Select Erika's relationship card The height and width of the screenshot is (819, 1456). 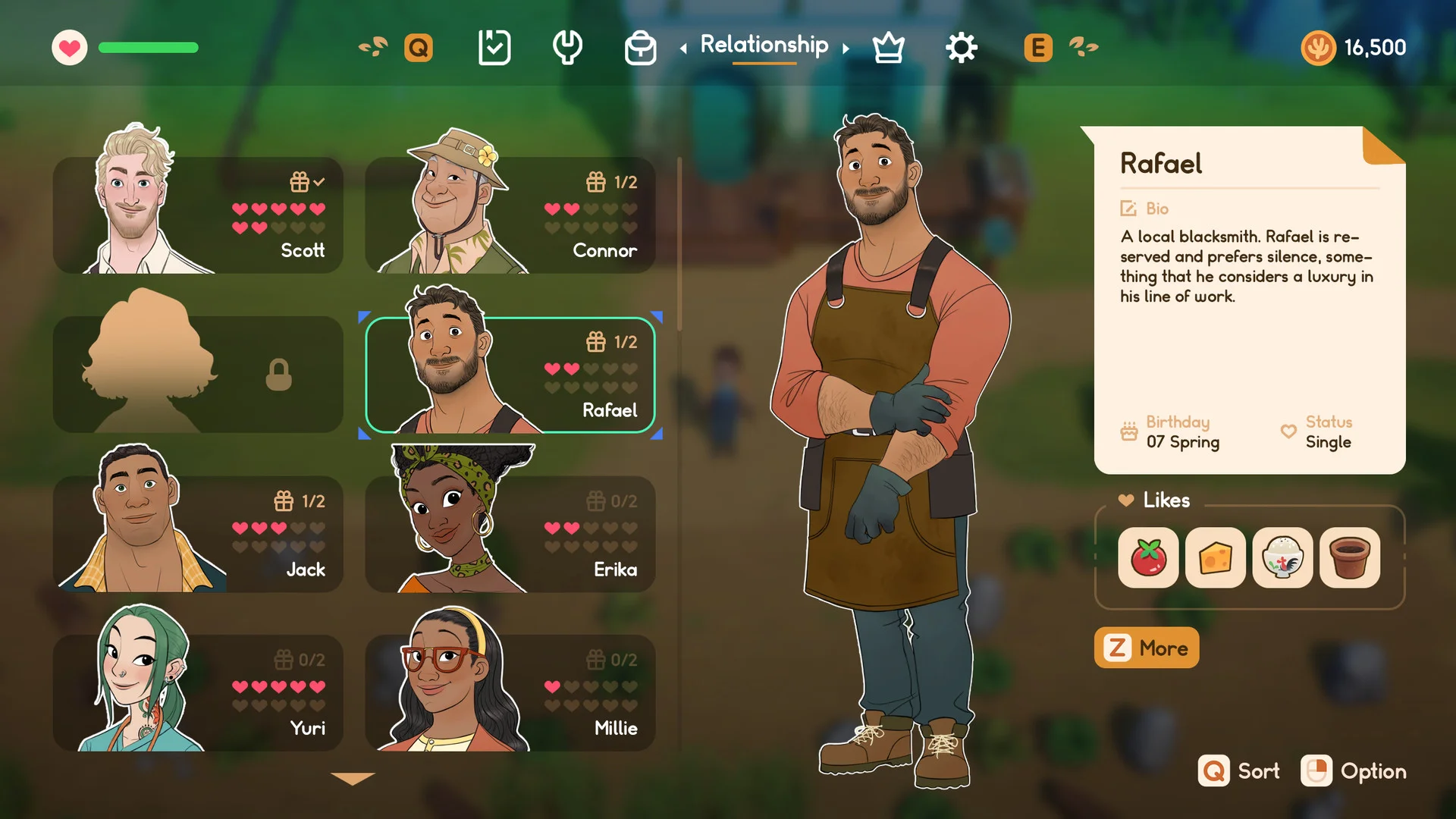point(510,534)
